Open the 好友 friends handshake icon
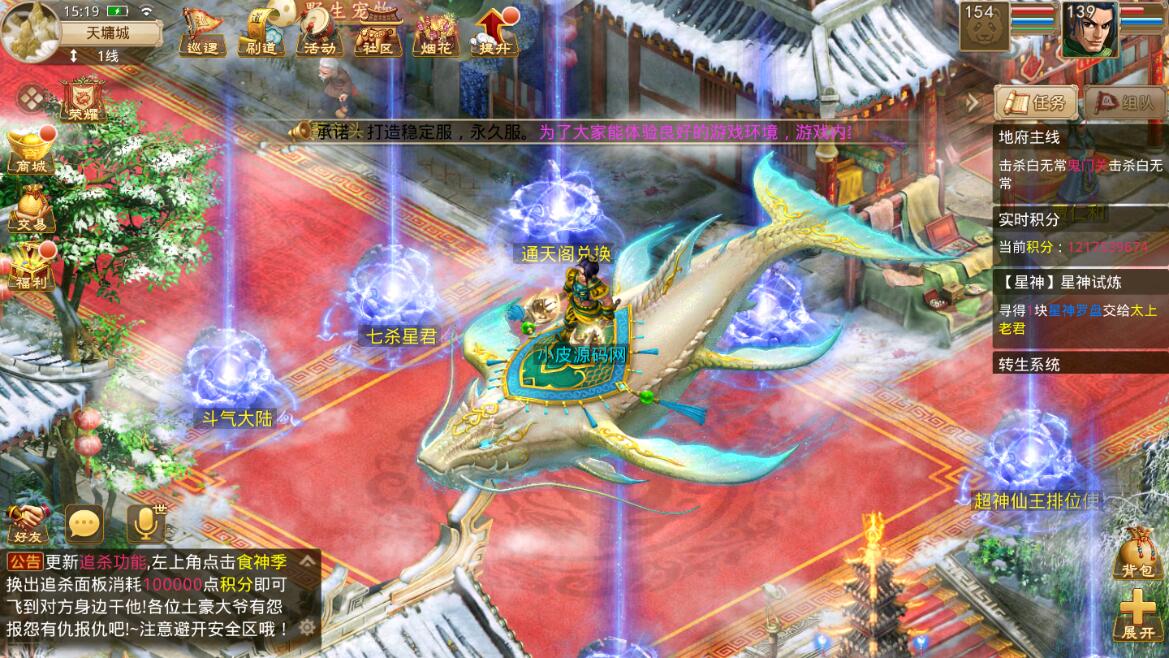This screenshot has height=658, width=1169. 28,522
